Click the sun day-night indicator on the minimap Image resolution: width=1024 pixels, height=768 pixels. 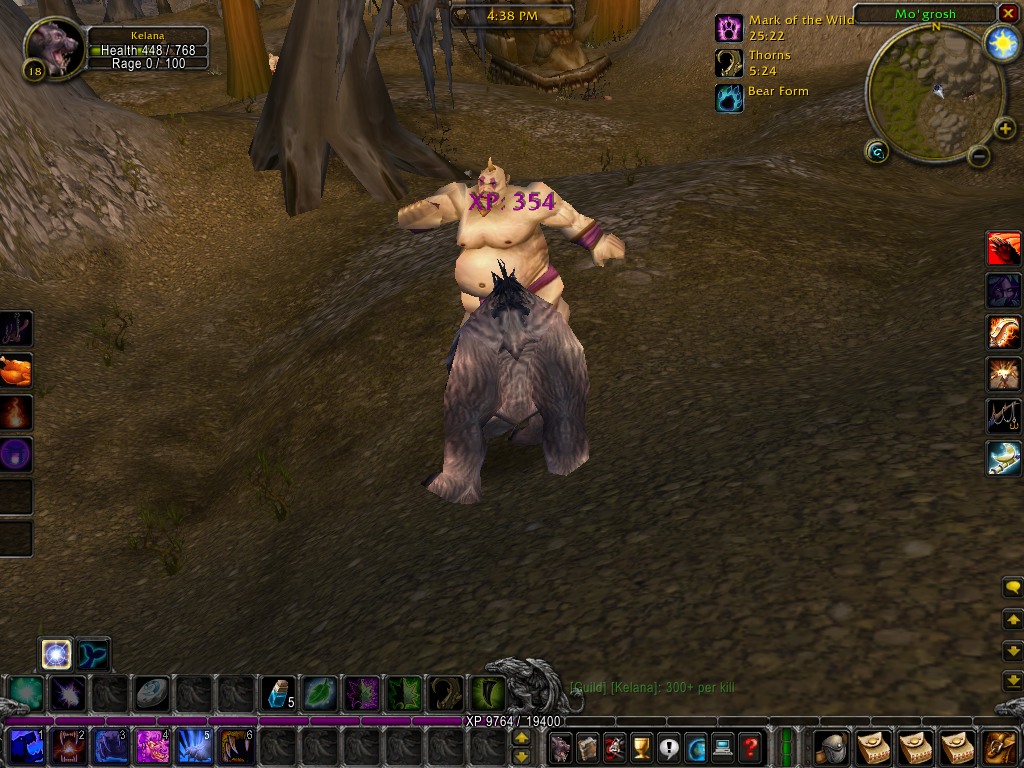click(1000, 43)
